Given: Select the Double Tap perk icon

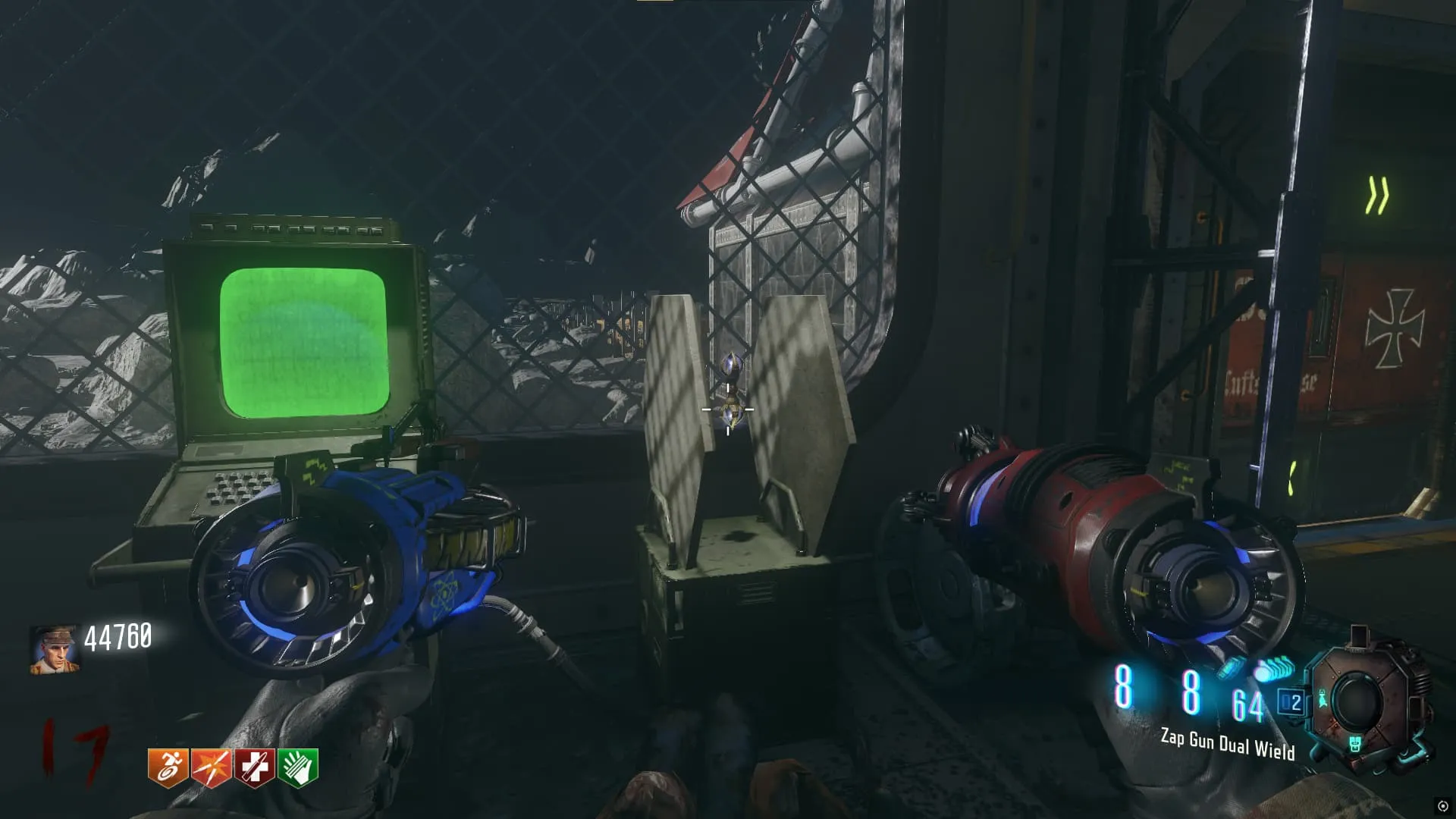Looking at the screenshot, I should click(x=211, y=767).
